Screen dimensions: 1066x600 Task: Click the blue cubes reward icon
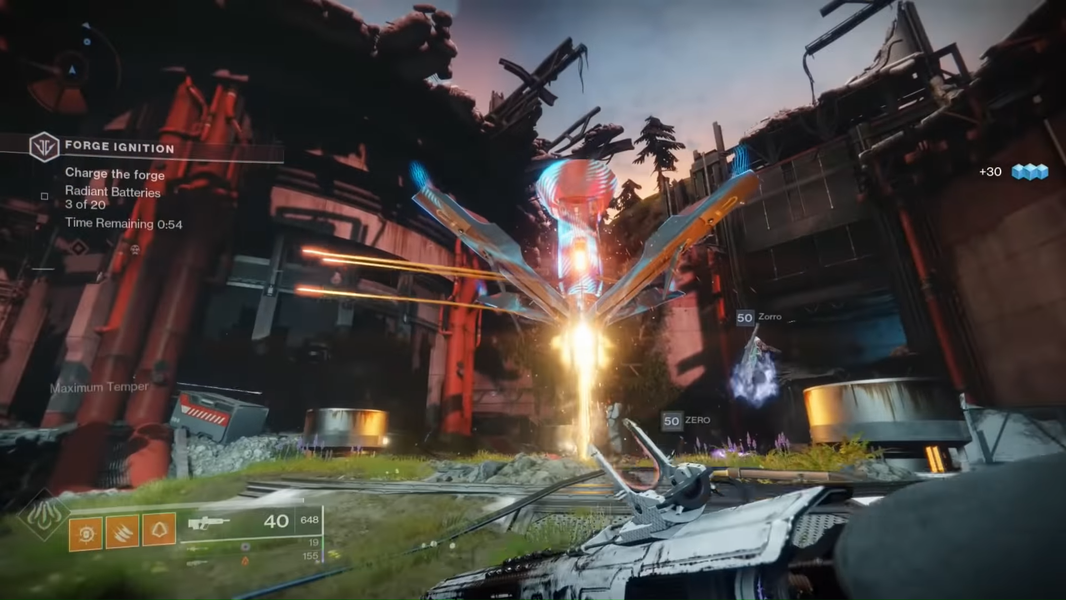(x=1030, y=172)
